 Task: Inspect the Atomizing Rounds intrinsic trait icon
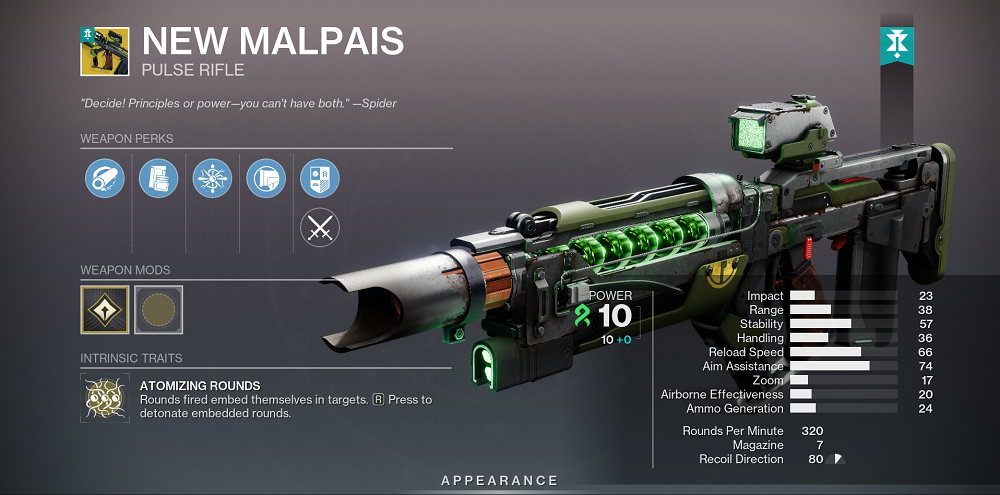(104, 398)
